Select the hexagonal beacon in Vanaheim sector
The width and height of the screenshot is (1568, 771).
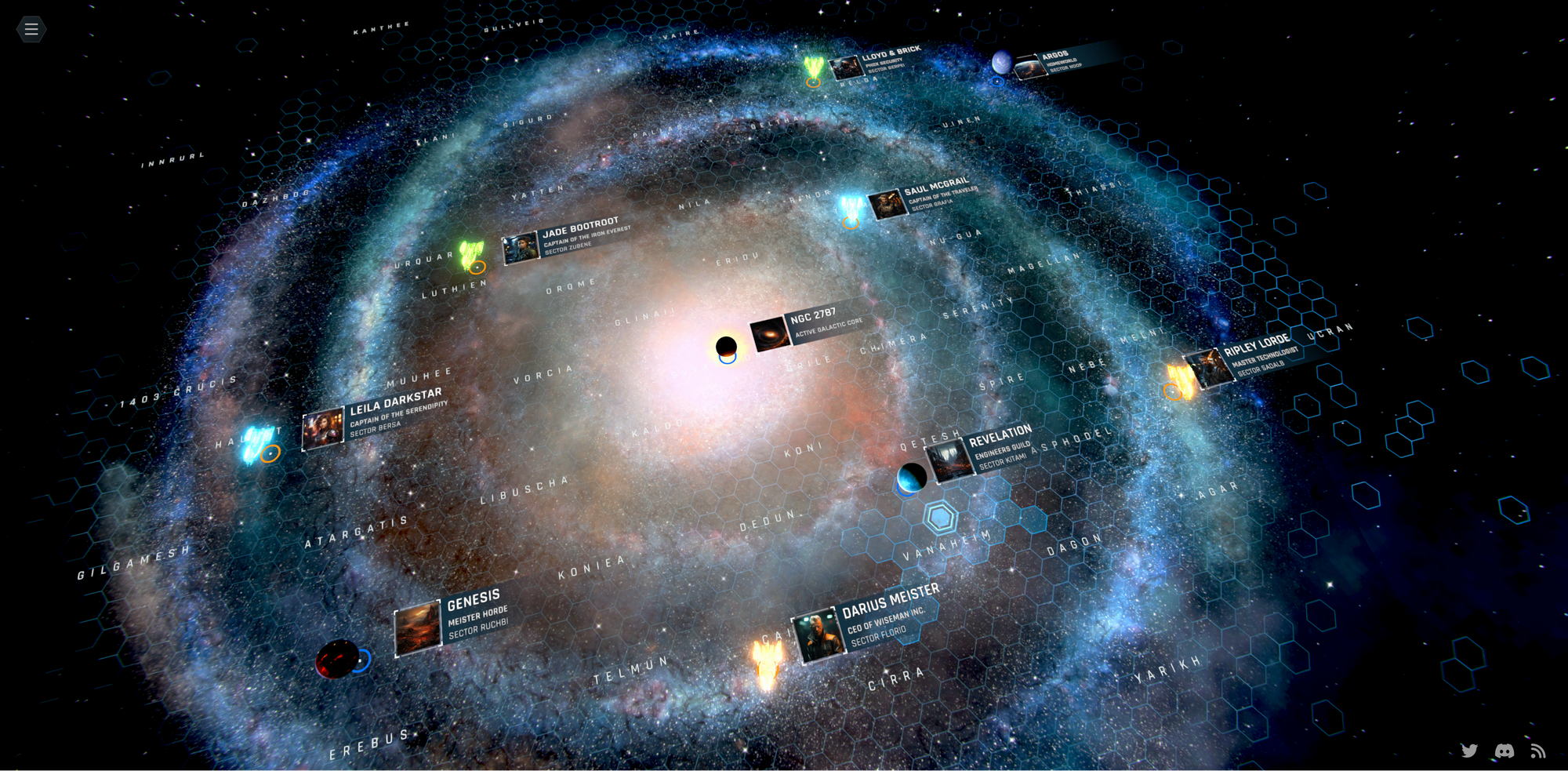click(938, 515)
